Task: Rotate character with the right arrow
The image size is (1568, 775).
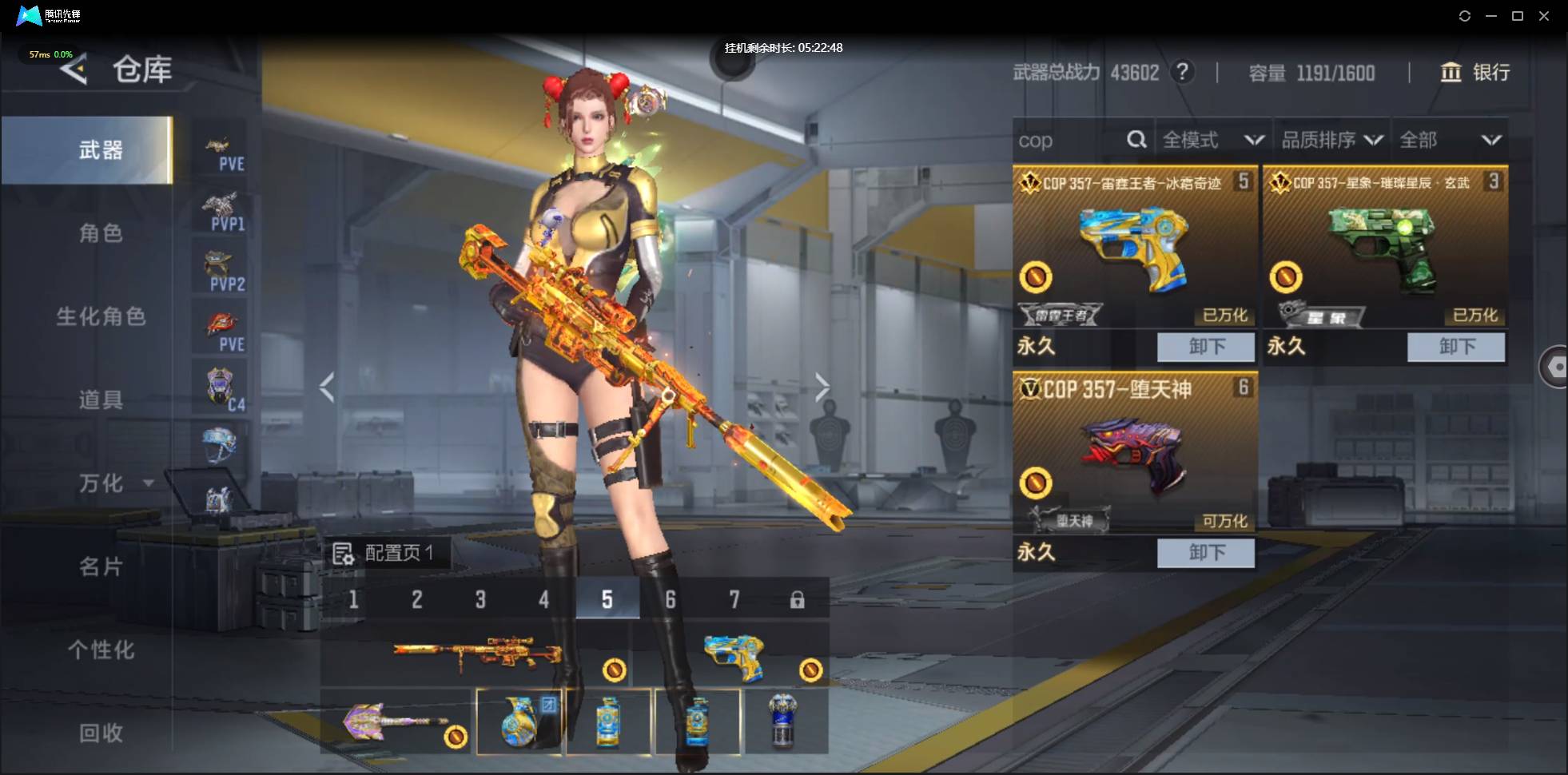Action: coord(822,387)
